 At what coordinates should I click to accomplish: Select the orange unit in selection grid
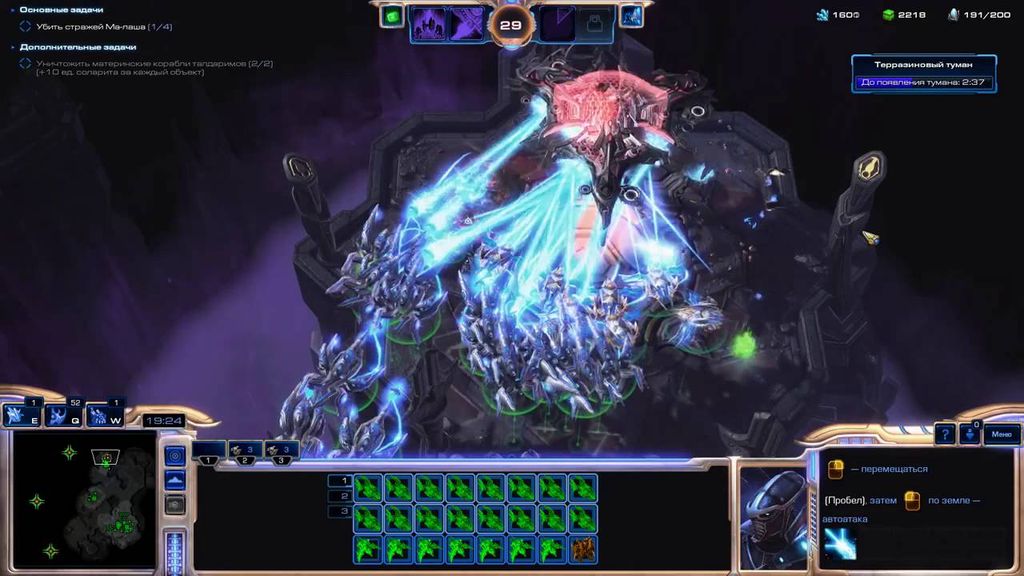[583, 548]
